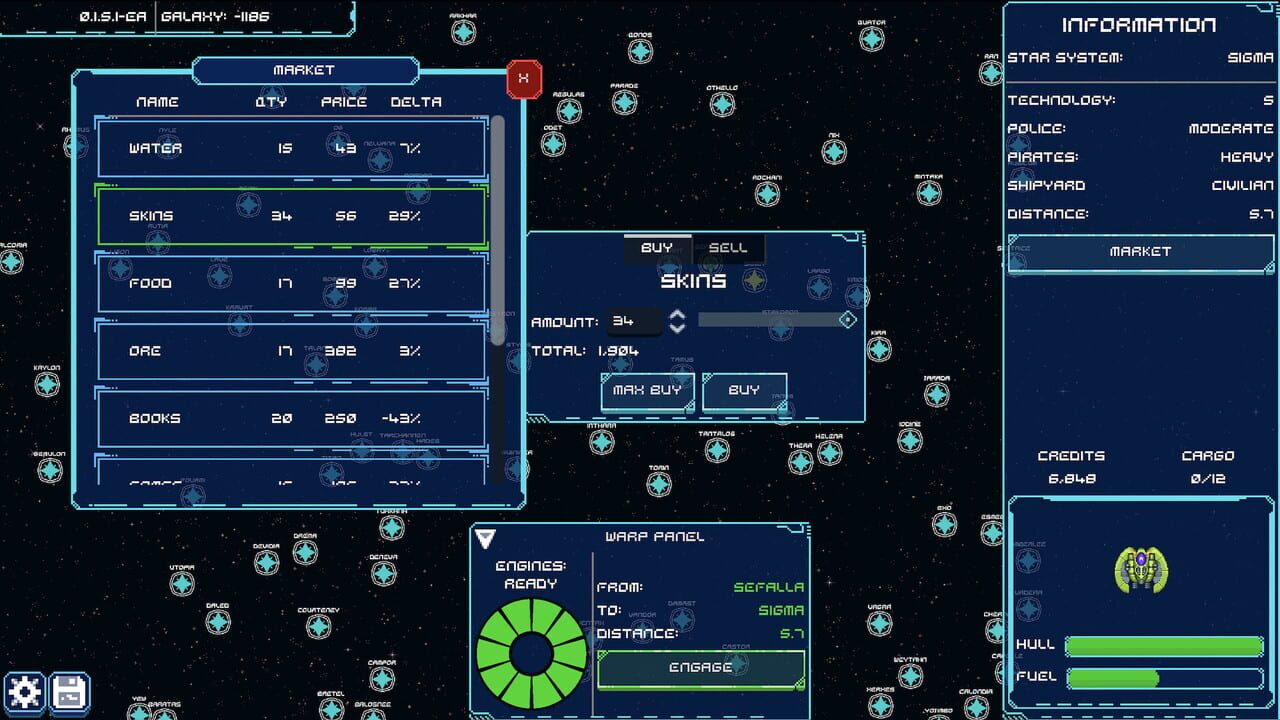Click the Amount input field showing 34

pos(633,321)
